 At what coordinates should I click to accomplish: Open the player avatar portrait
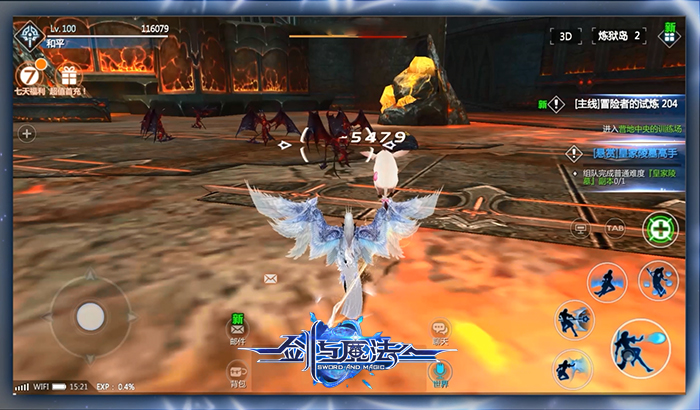[x=30, y=35]
